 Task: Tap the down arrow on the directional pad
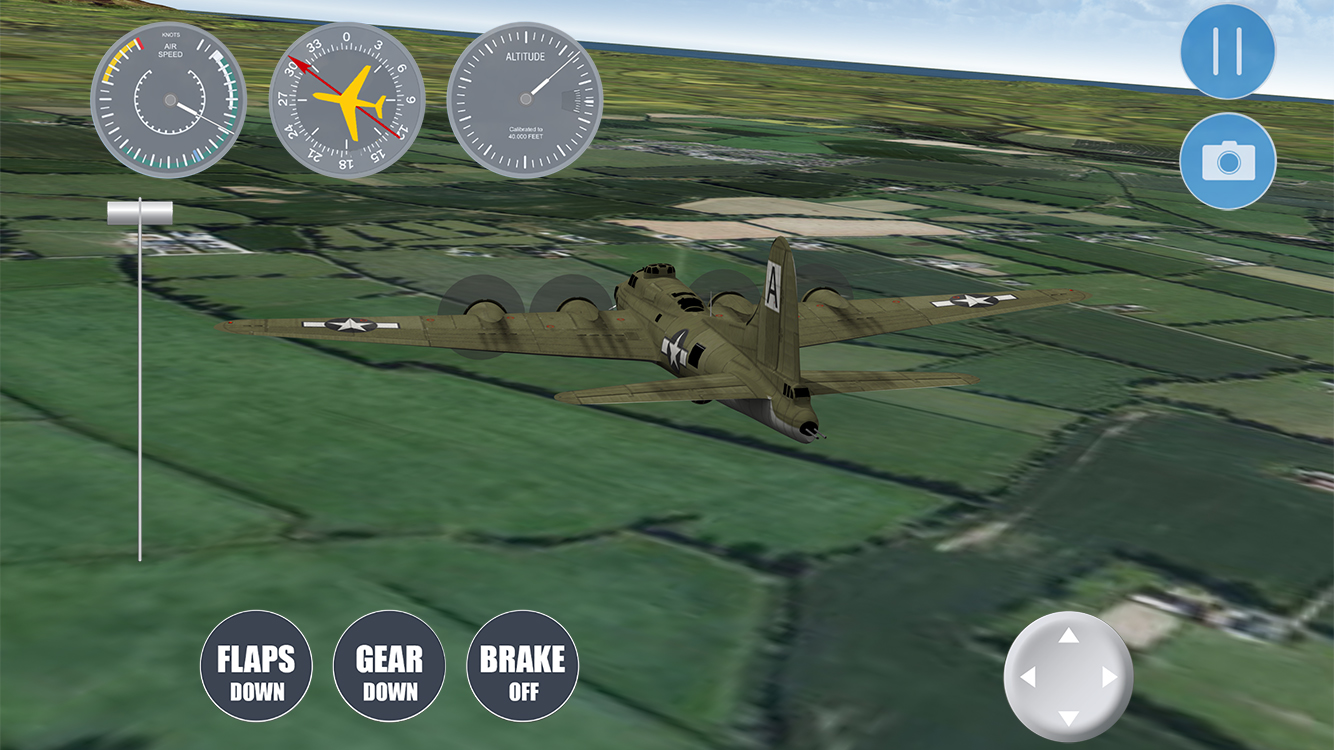click(x=1069, y=717)
